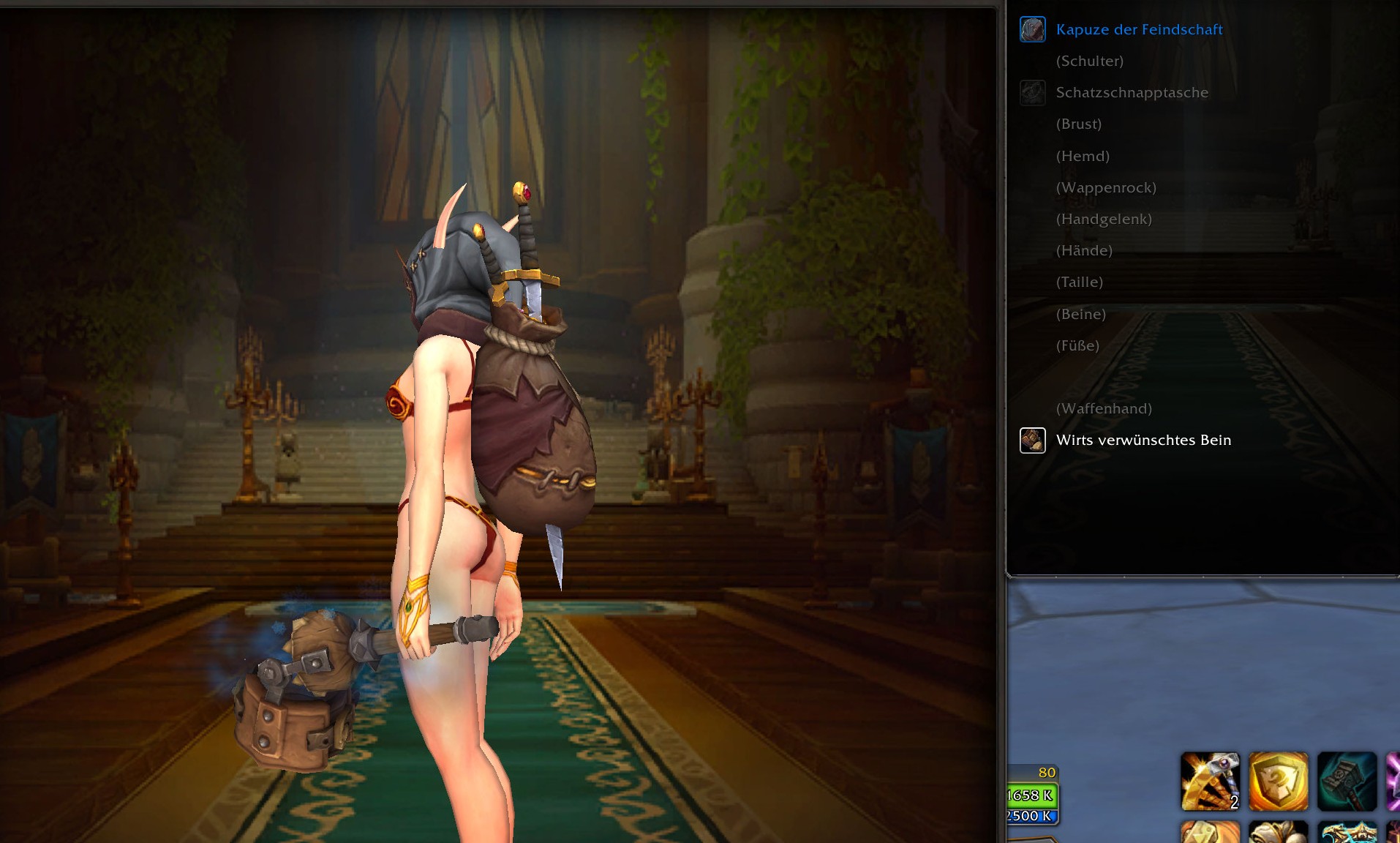This screenshot has width=1400, height=843.
Task: Click the Schatzschnapptasche back slot entry
Action: (x=1132, y=93)
